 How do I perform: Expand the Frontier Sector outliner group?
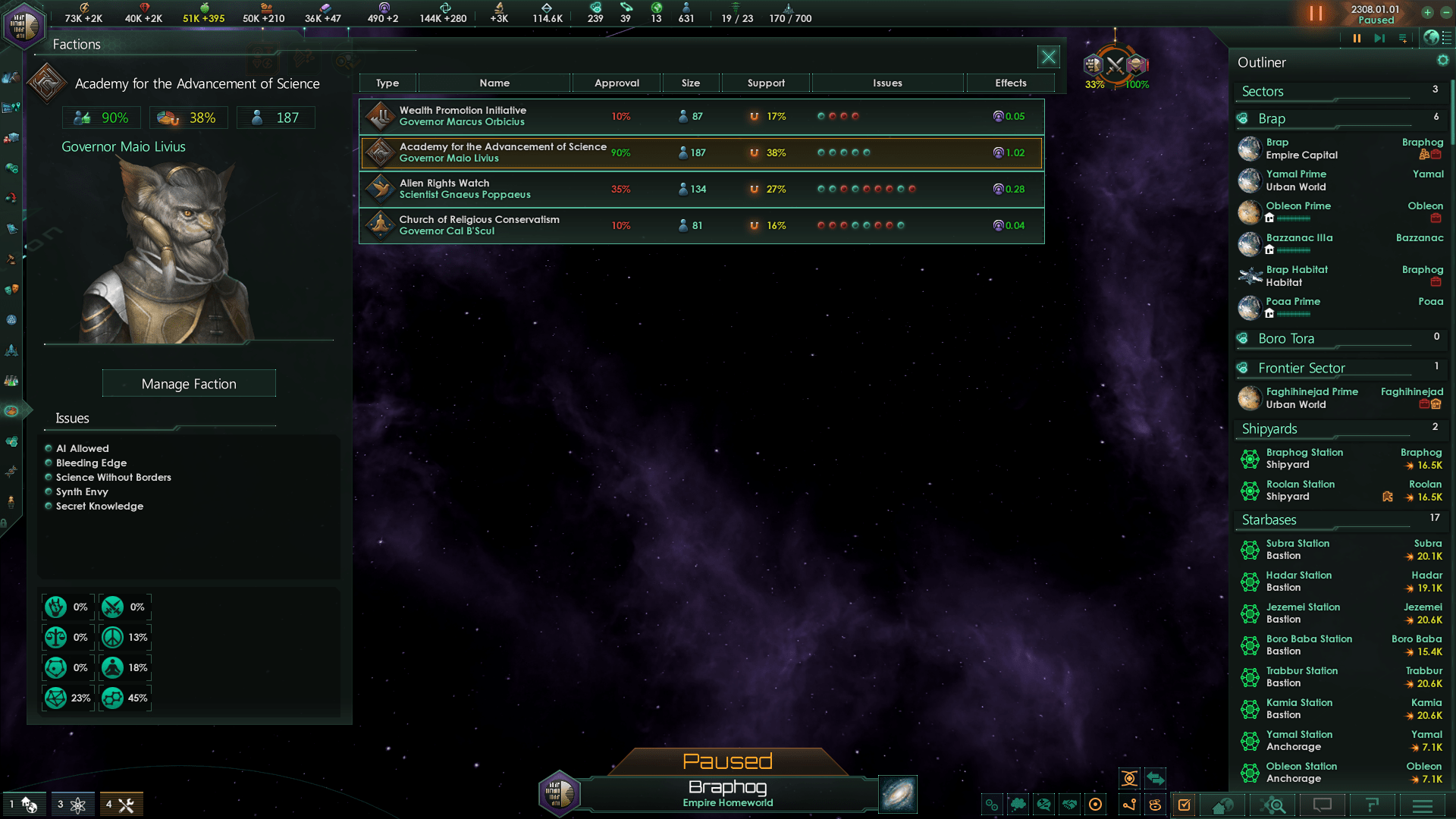click(1301, 369)
